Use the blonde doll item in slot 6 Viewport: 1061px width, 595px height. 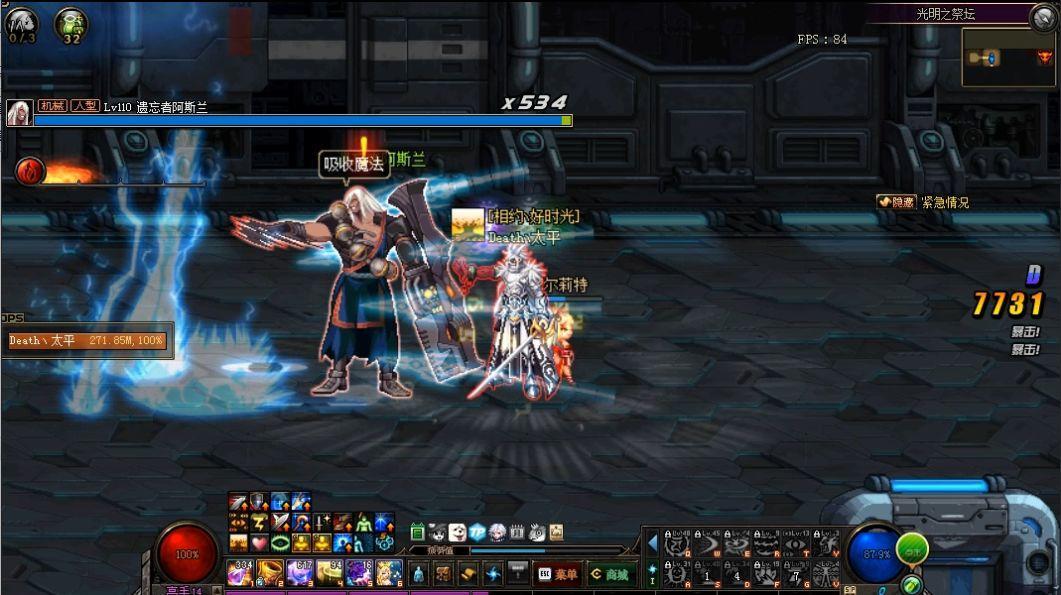[389, 573]
